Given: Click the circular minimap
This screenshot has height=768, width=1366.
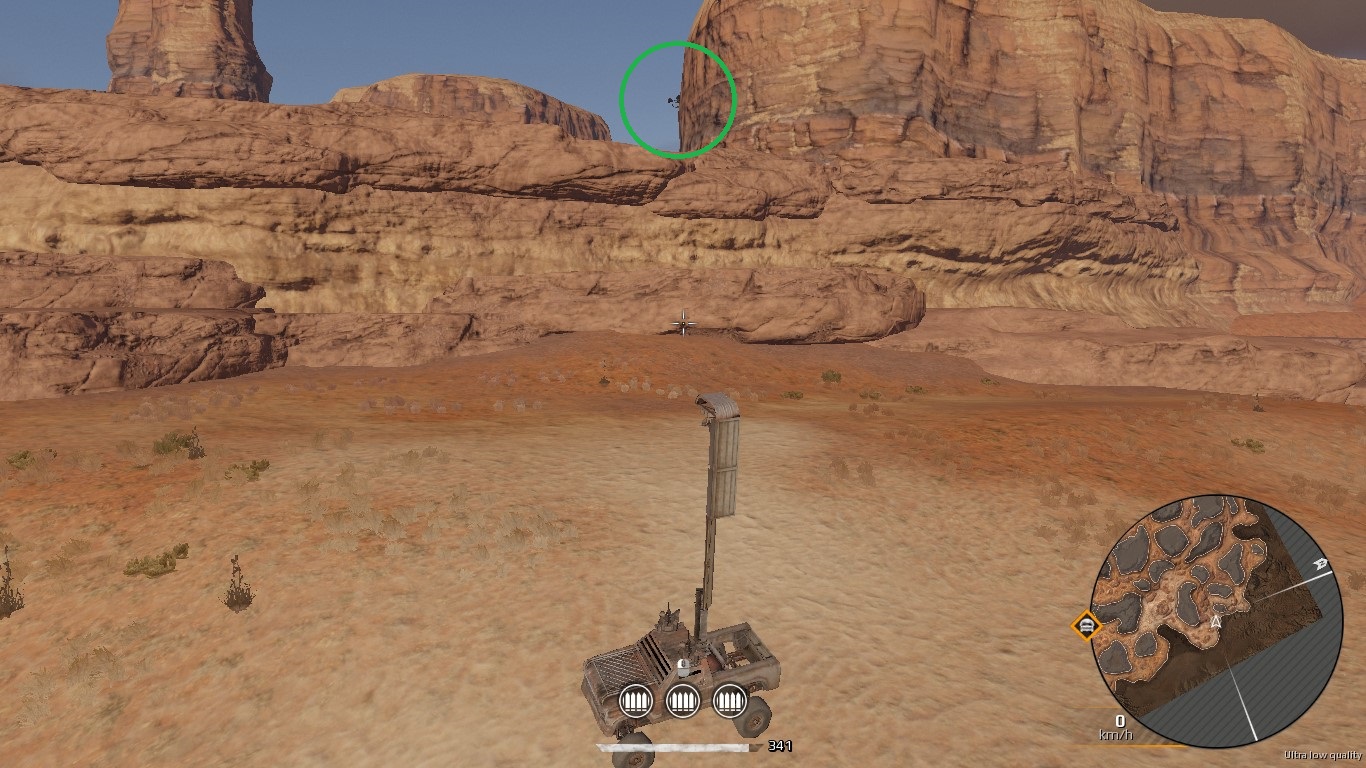Looking at the screenshot, I should [x=1216, y=620].
